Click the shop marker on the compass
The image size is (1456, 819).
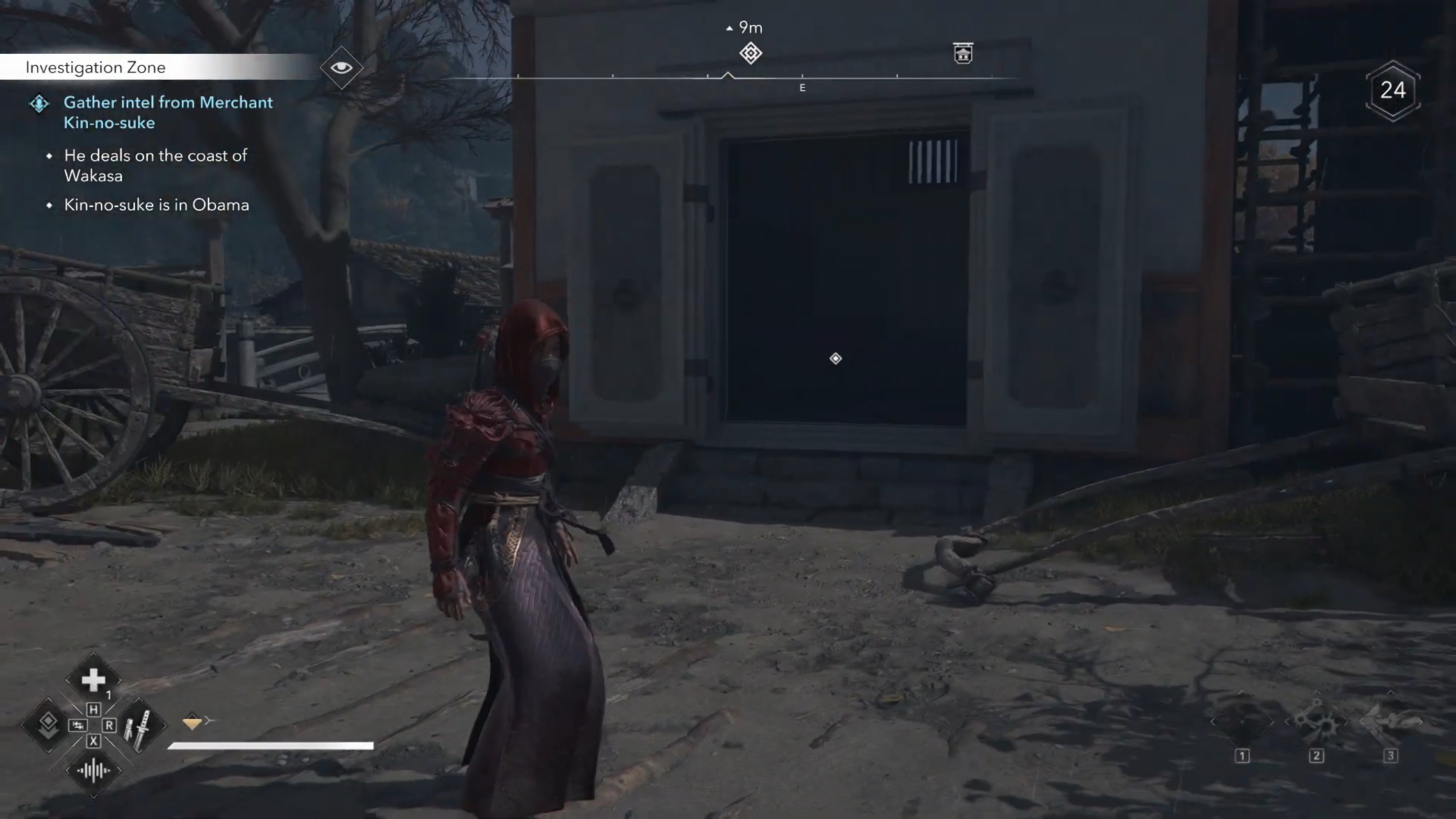point(963,53)
